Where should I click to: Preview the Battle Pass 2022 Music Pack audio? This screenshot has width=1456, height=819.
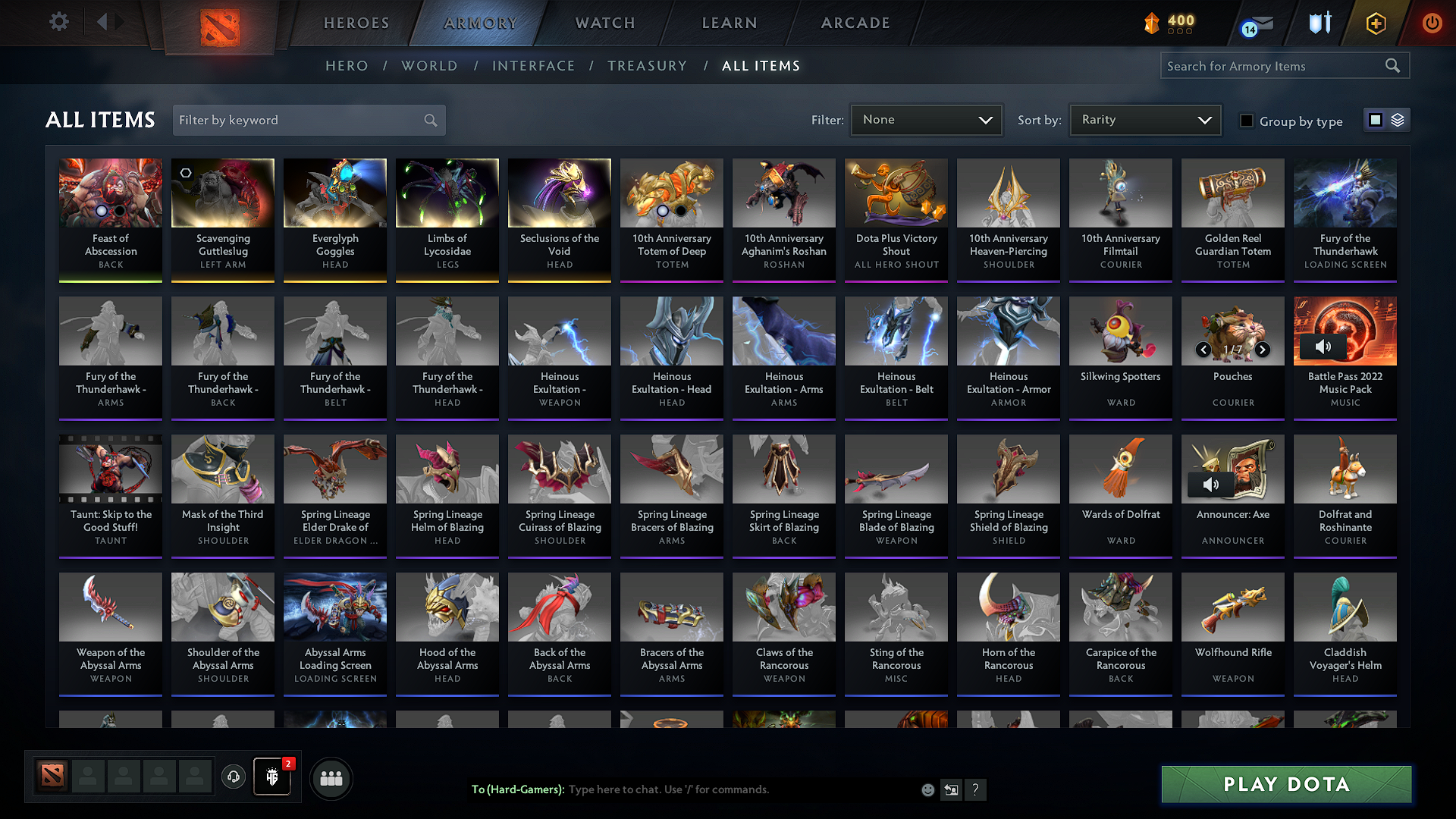point(1324,346)
